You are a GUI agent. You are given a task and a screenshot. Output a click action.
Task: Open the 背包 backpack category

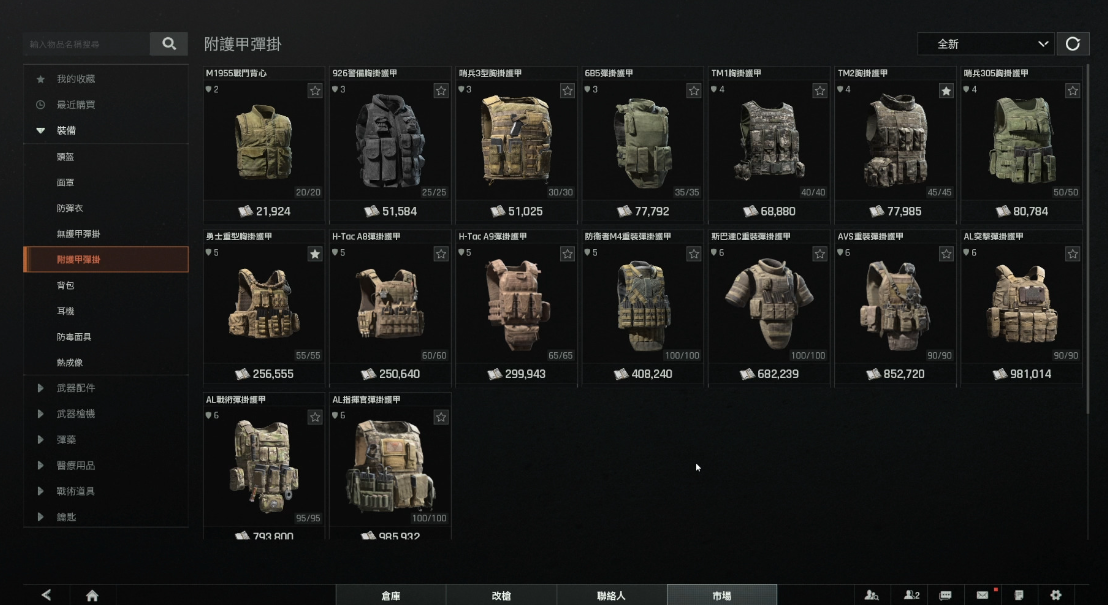(66, 285)
